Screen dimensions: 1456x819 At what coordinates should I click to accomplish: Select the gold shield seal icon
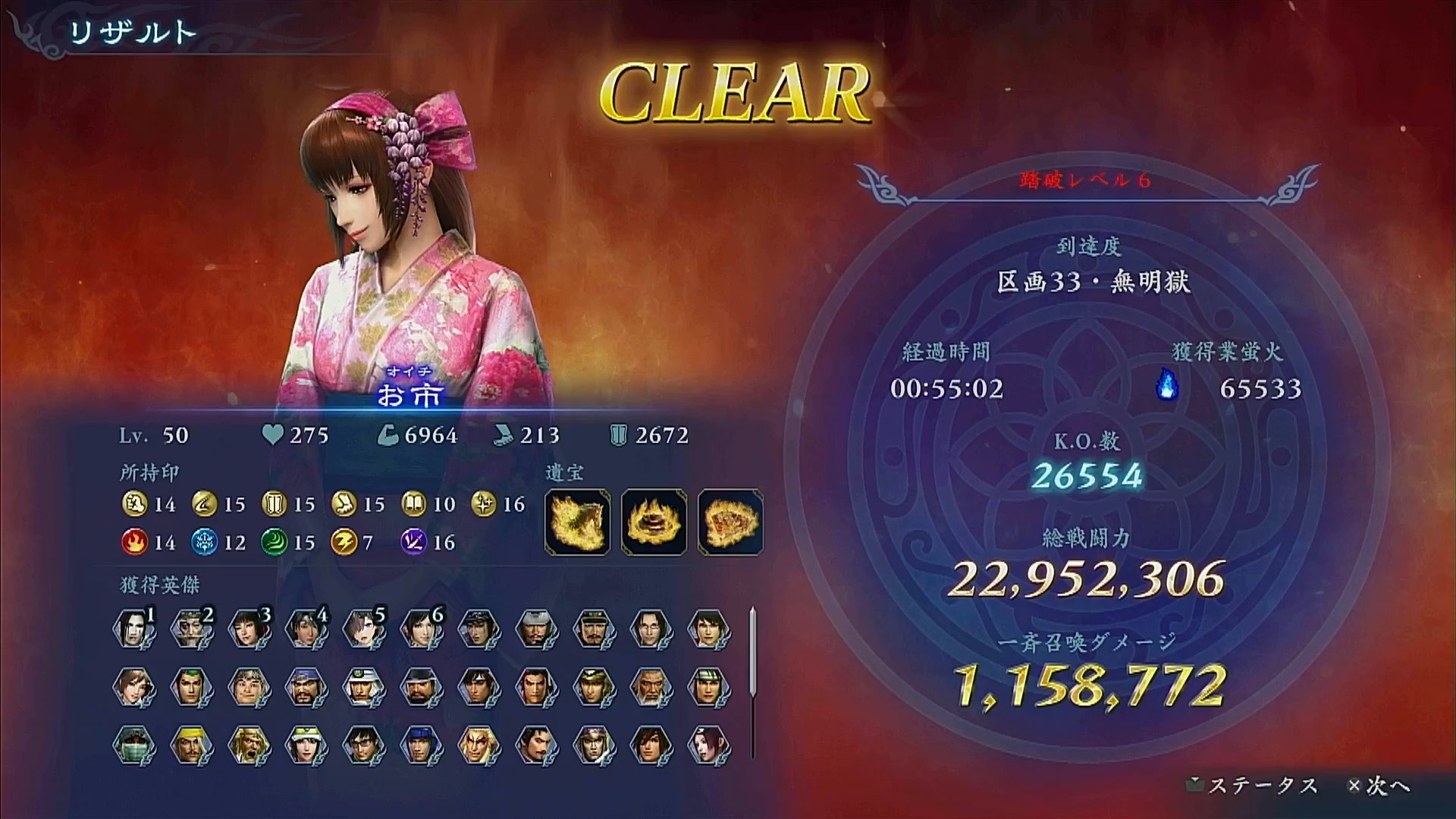pos(273,504)
